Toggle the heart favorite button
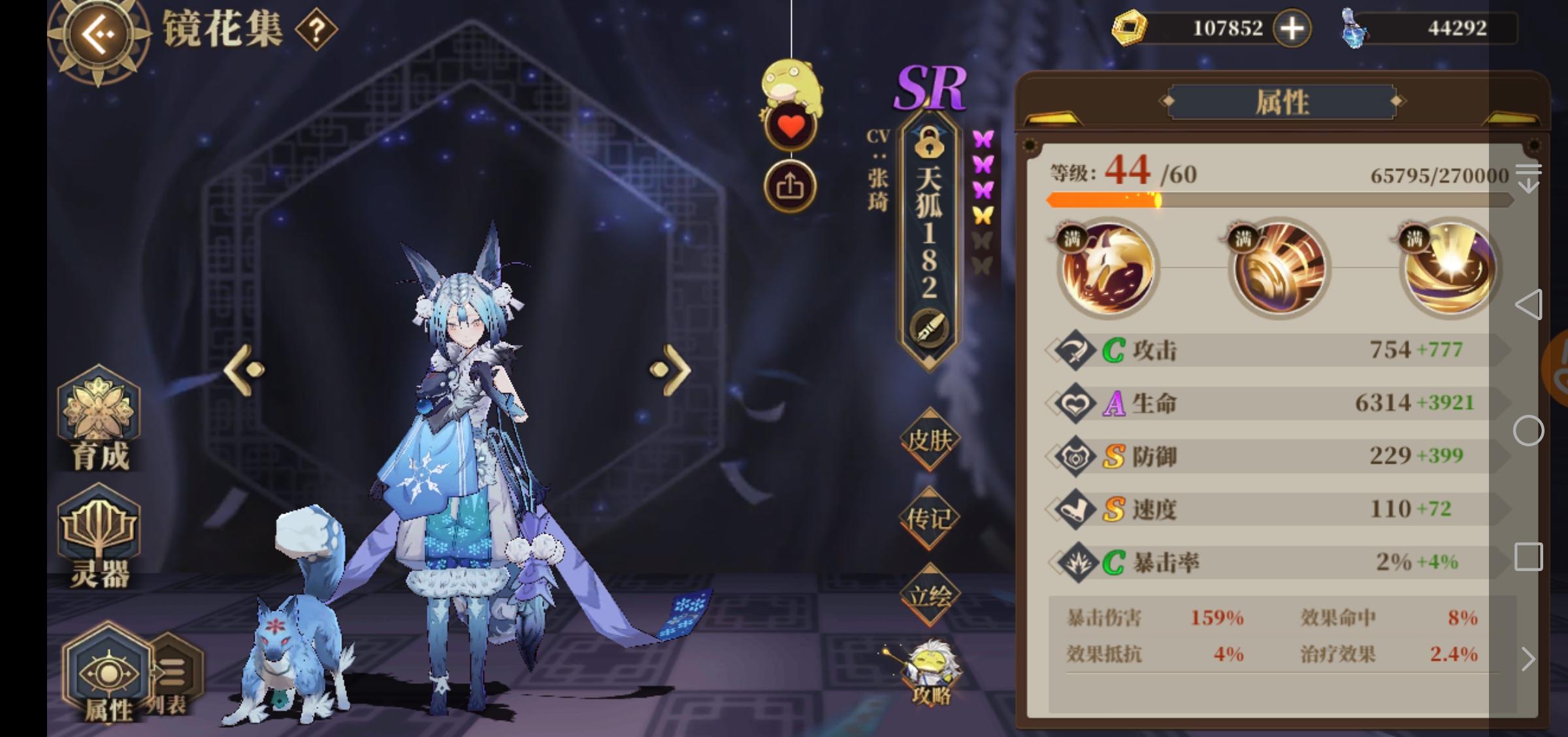The width and height of the screenshot is (1568, 737). 791,124
